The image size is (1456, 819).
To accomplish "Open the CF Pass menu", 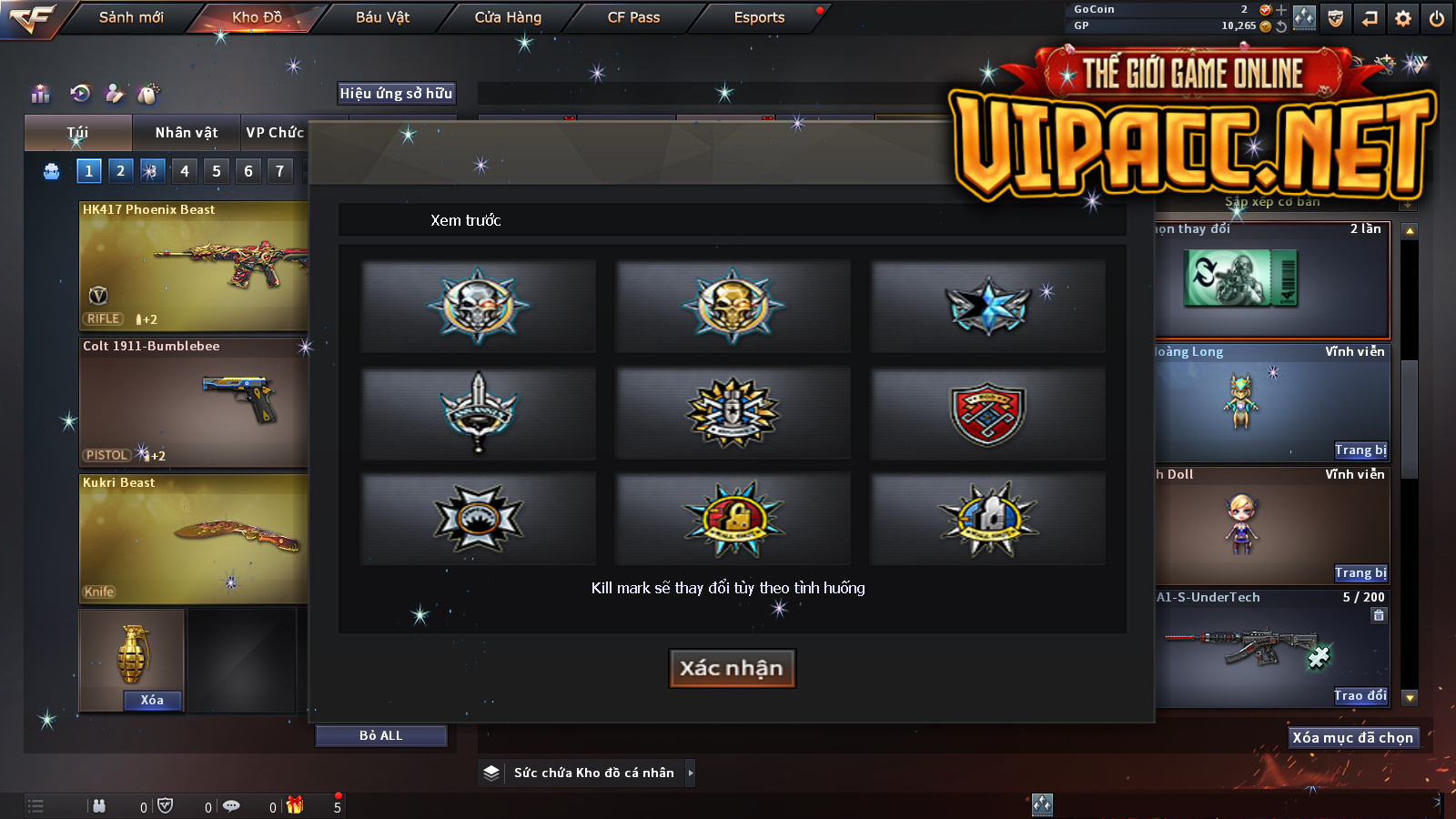I will (x=633, y=17).
